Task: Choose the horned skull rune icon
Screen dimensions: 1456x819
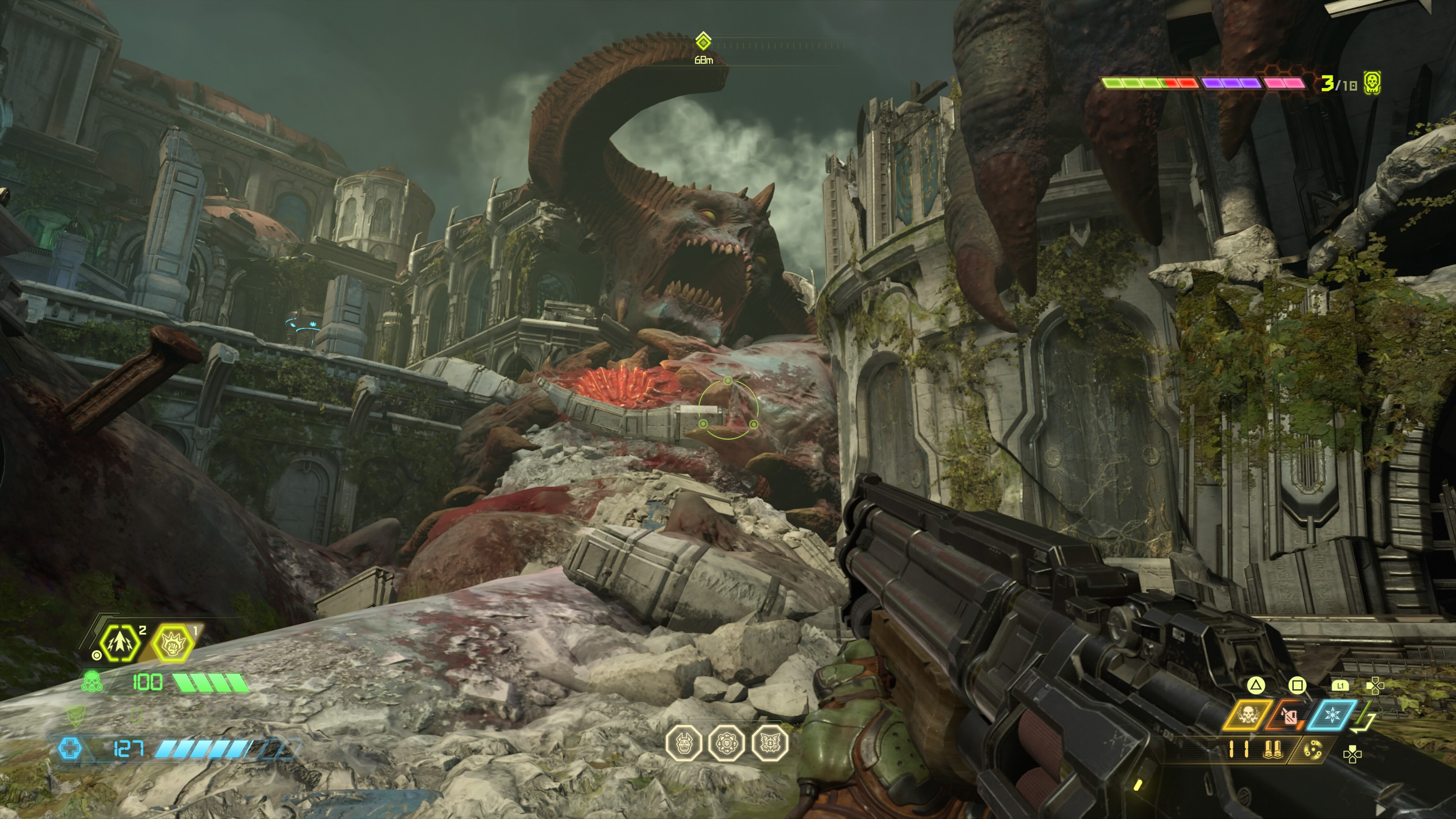Action: point(684,743)
